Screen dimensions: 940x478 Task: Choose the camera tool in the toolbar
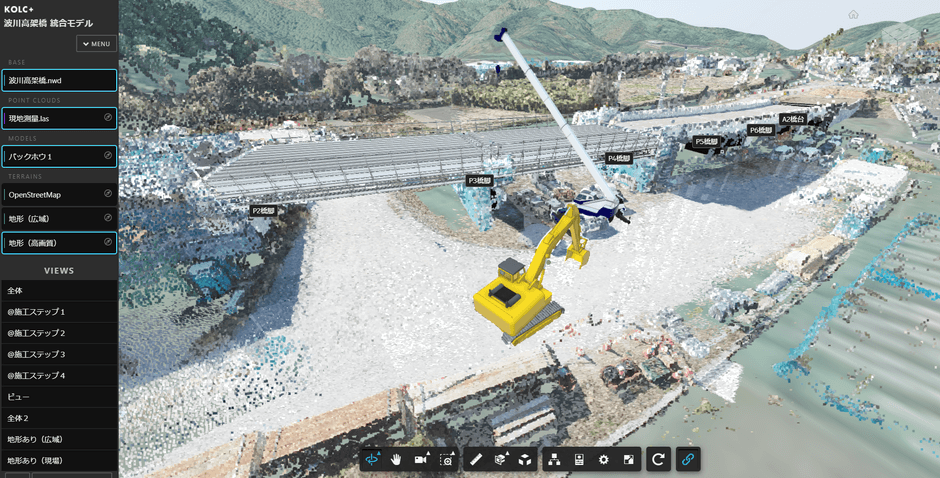coord(421,459)
